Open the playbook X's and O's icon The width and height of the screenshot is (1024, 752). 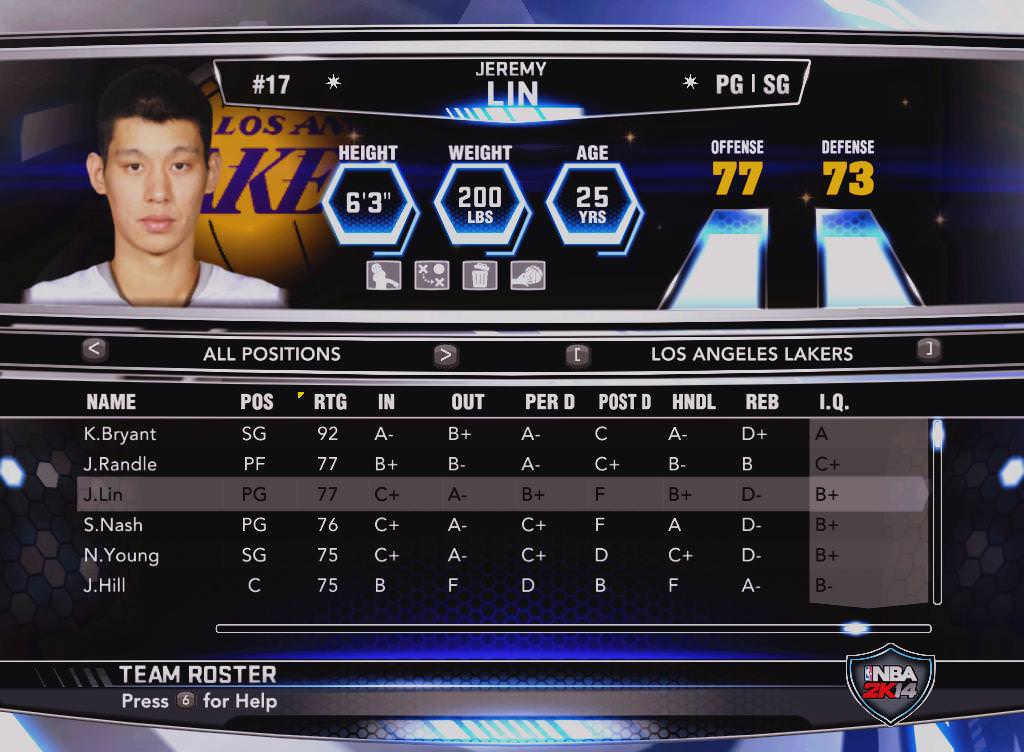(x=431, y=275)
